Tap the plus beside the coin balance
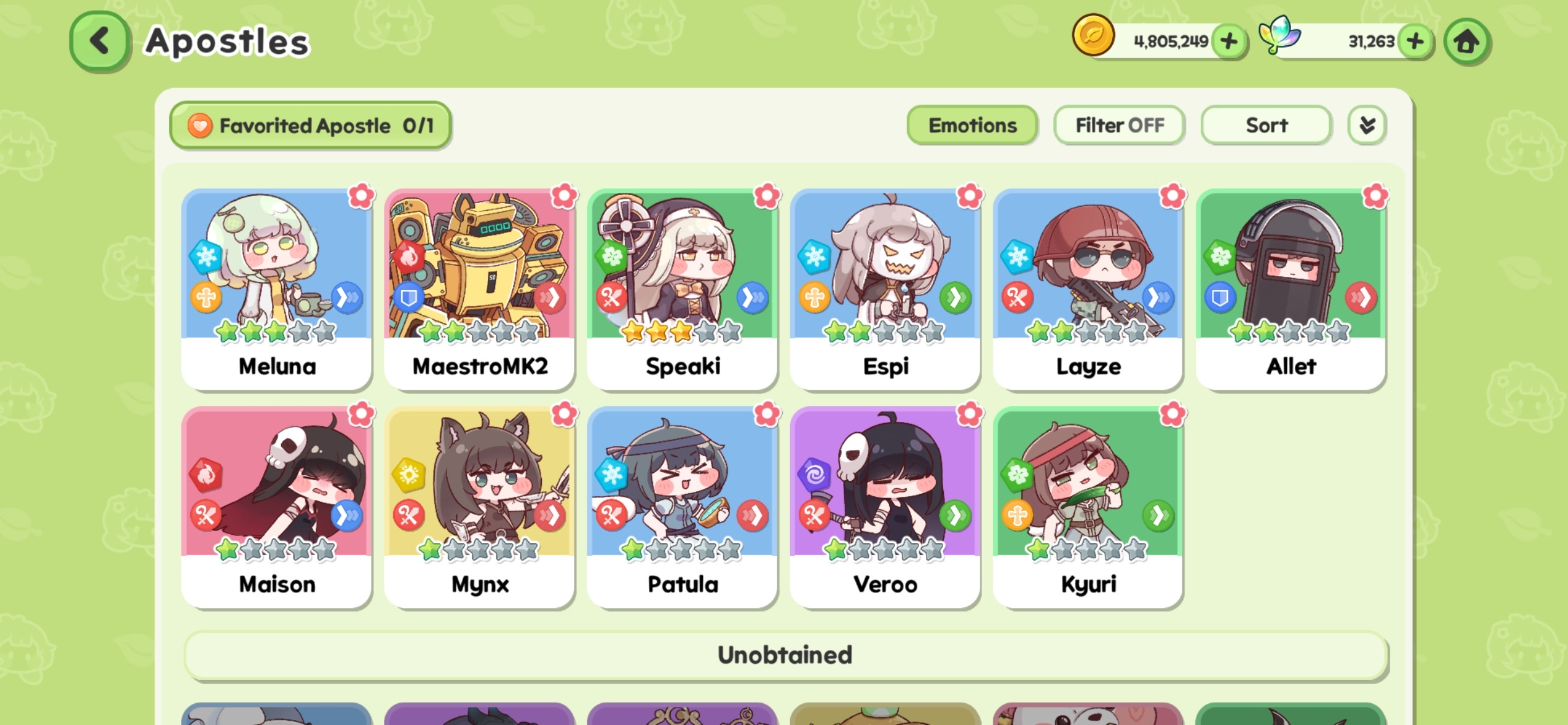Screen dimensions: 1568x725 coord(1229,41)
